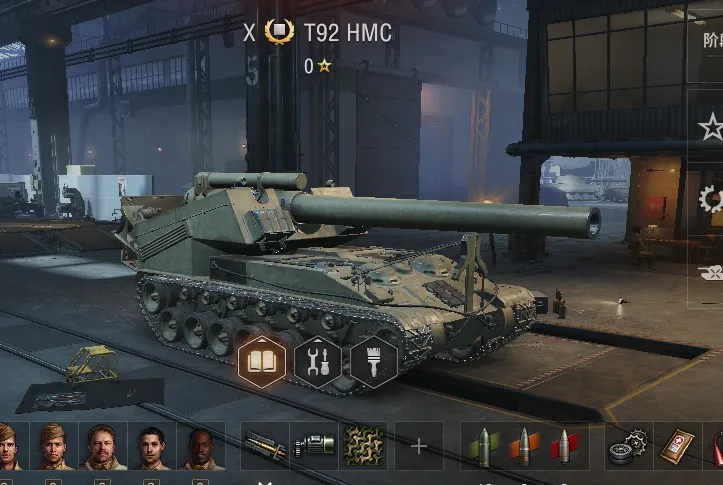Click the tank icon on the side panel
The height and width of the screenshot is (485, 723).
coord(711,271)
